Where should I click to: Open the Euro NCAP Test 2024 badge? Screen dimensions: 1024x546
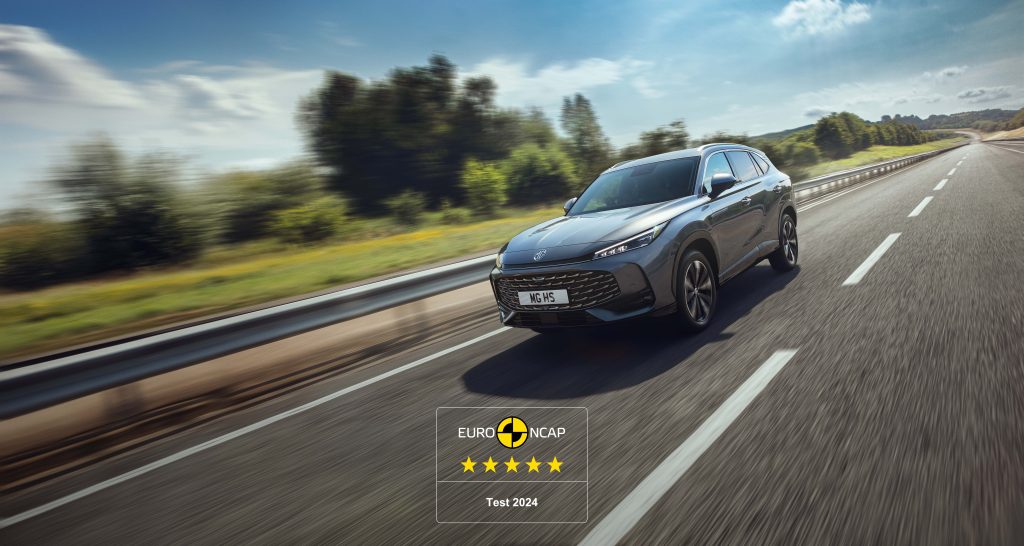coord(511,464)
